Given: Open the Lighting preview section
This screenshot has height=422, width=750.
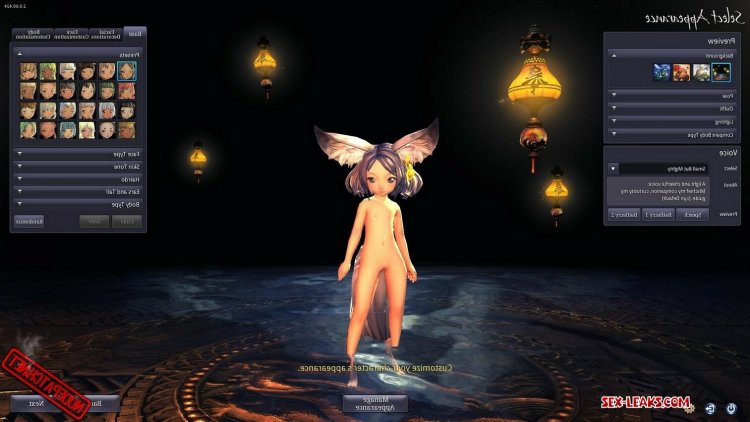Looking at the screenshot, I should click(670, 120).
